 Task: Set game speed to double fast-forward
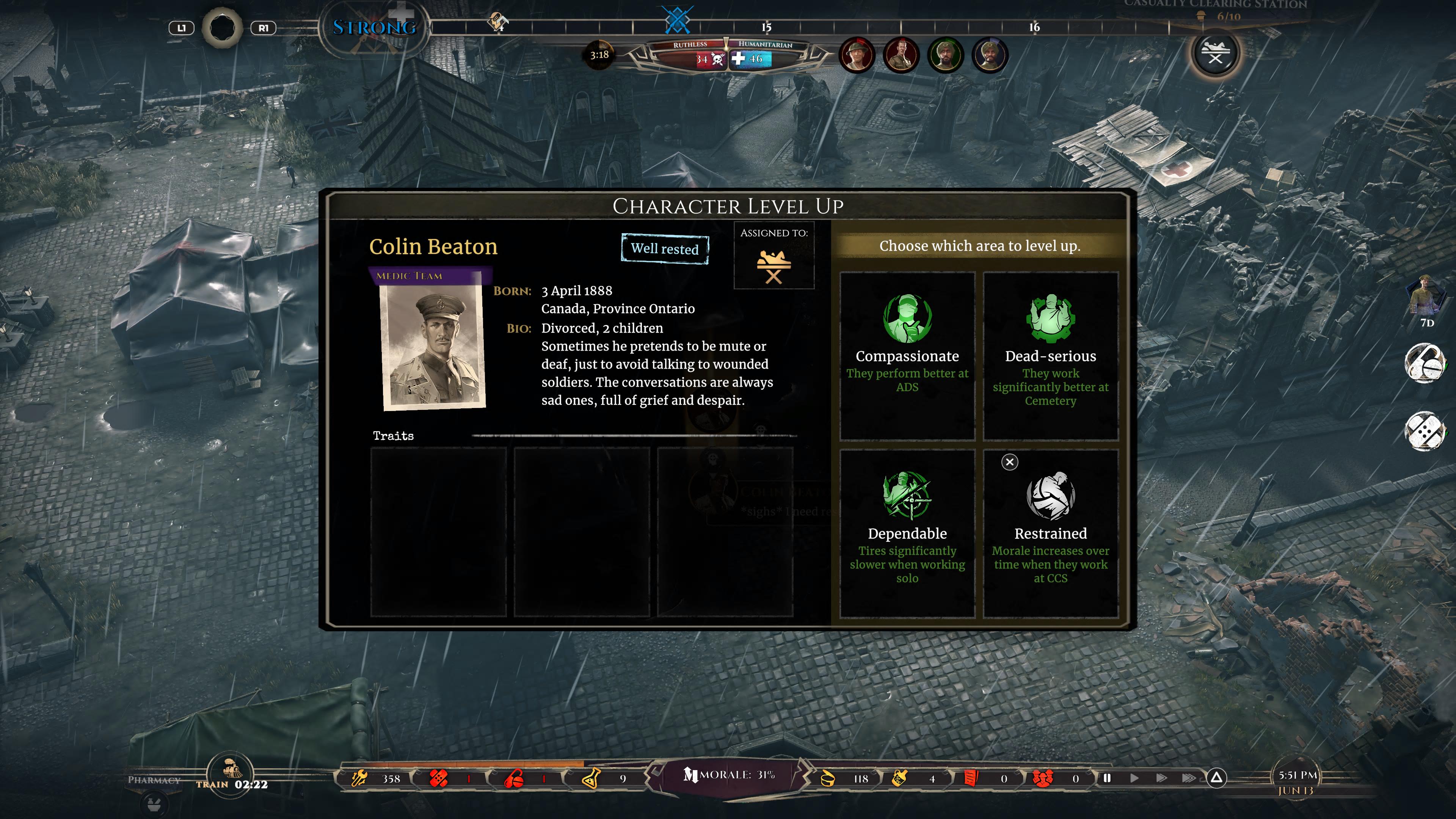1161,778
